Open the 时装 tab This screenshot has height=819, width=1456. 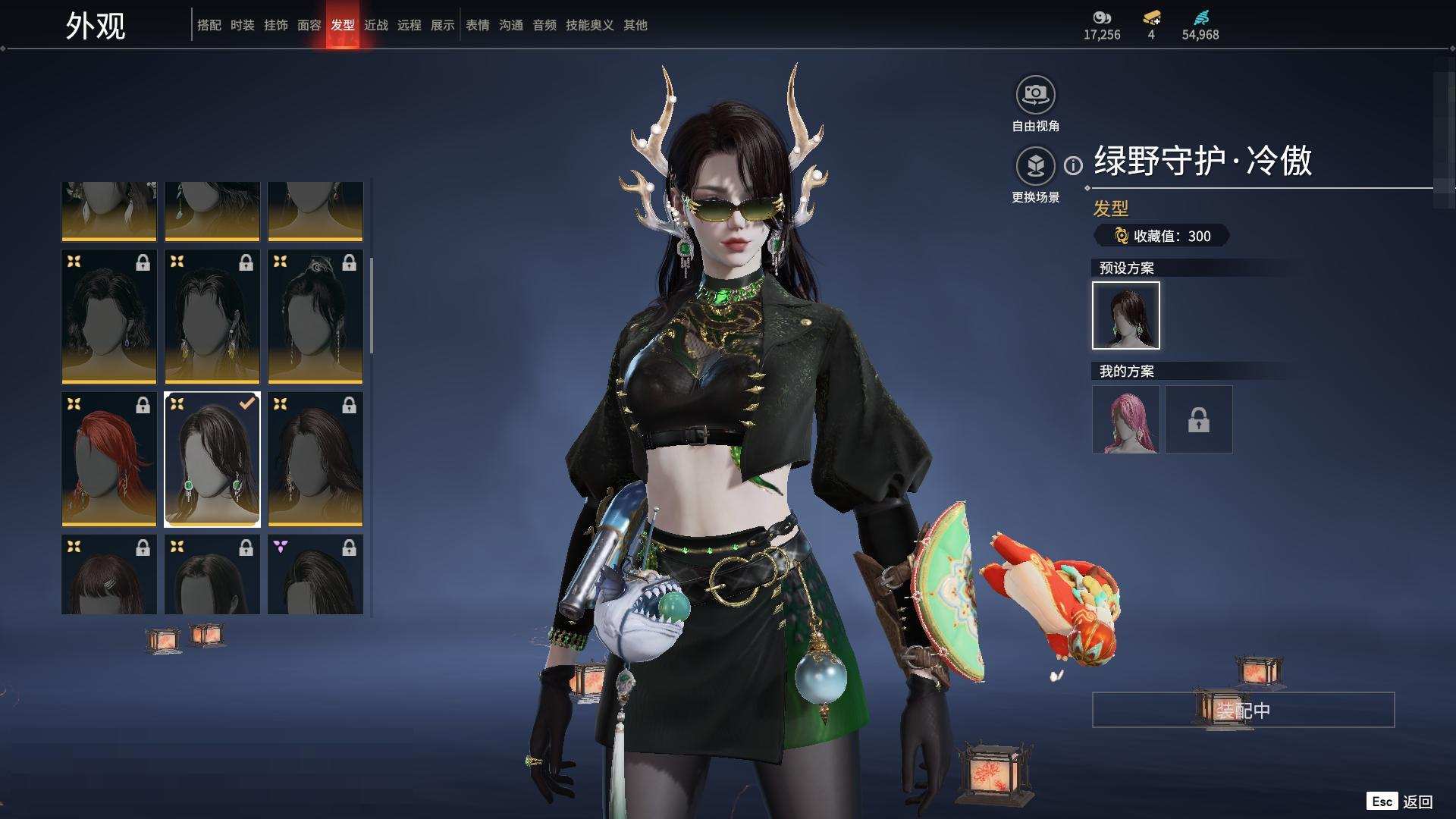[x=242, y=25]
